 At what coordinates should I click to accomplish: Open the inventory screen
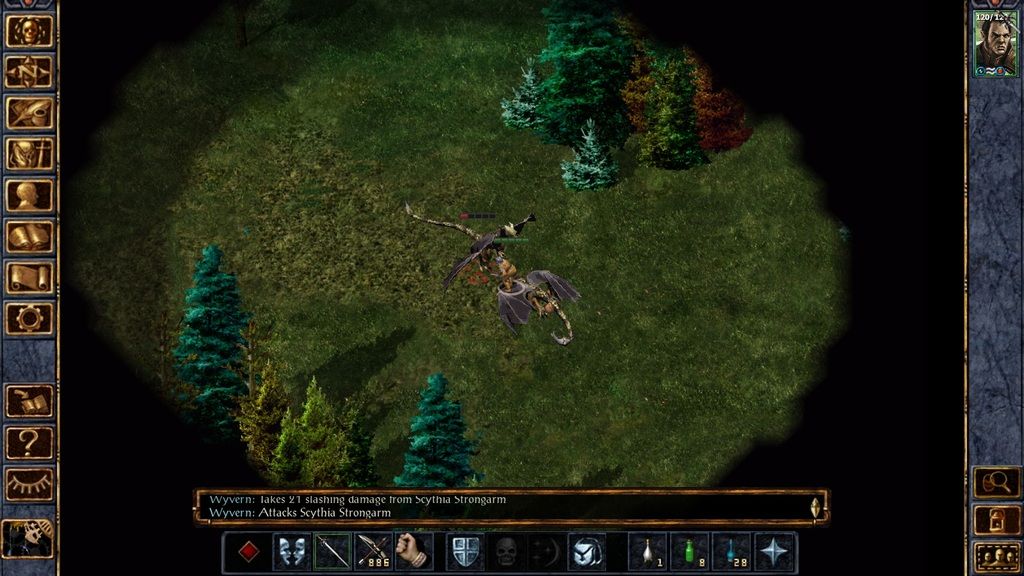(29, 154)
